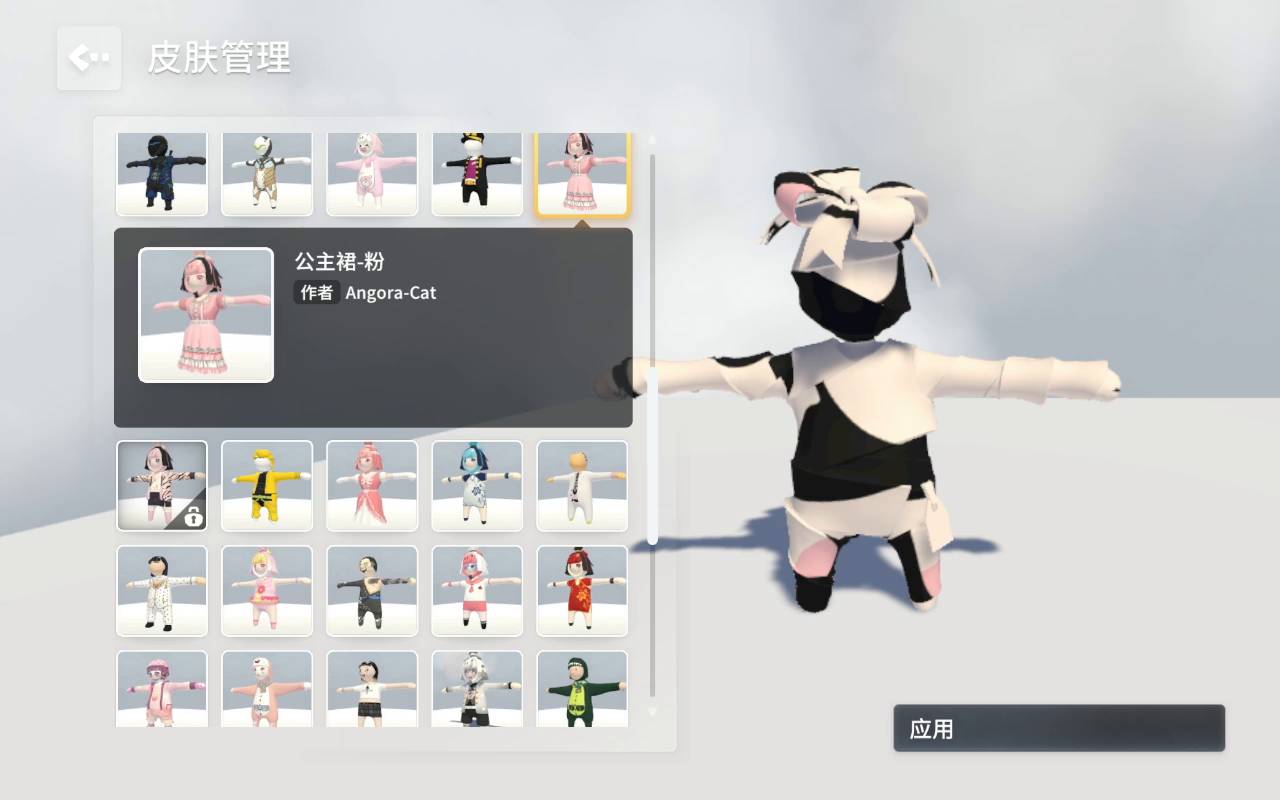
Task: Select the pink ballgown skin
Action: 372,486
